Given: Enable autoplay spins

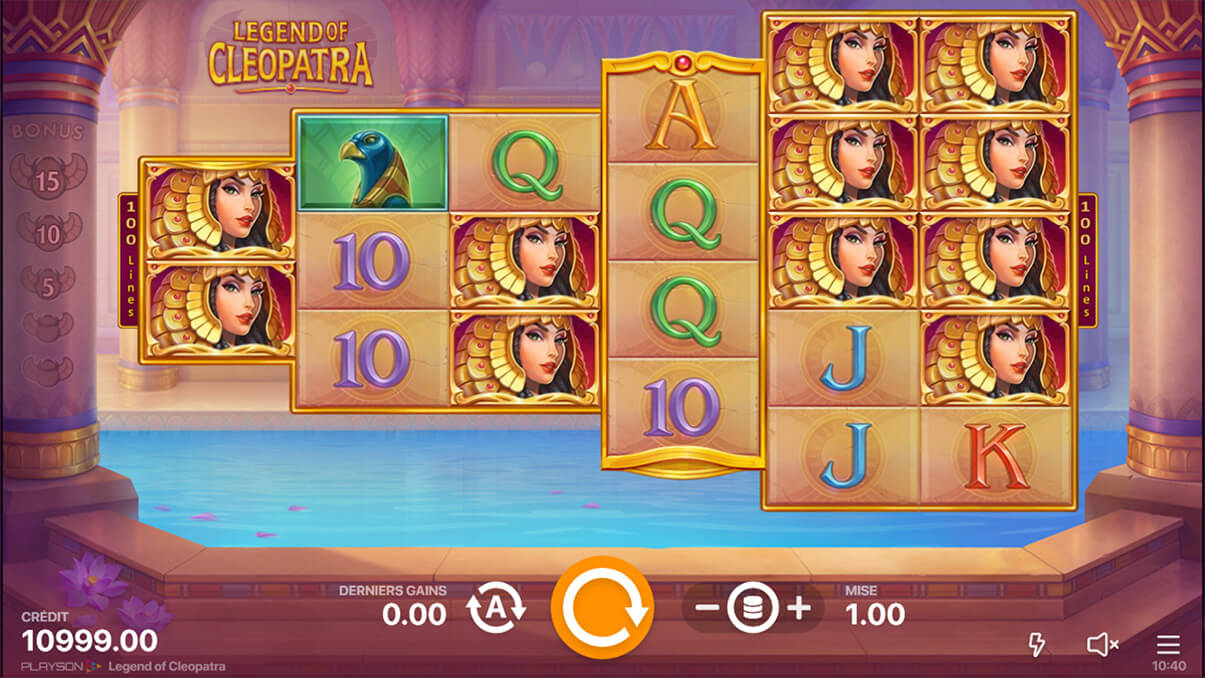Looking at the screenshot, I should click(495, 607).
